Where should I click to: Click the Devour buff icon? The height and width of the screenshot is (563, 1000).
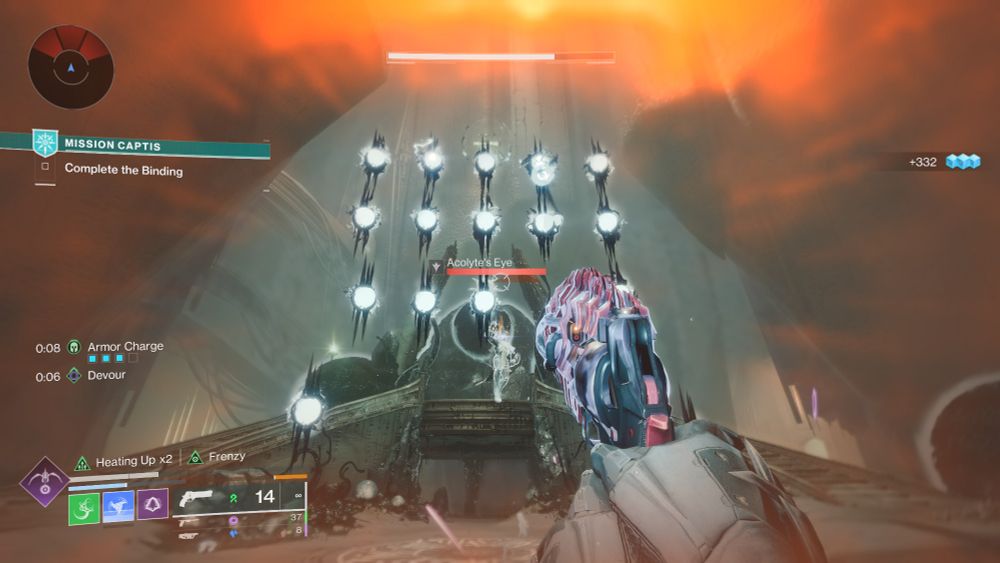click(74, 377)
